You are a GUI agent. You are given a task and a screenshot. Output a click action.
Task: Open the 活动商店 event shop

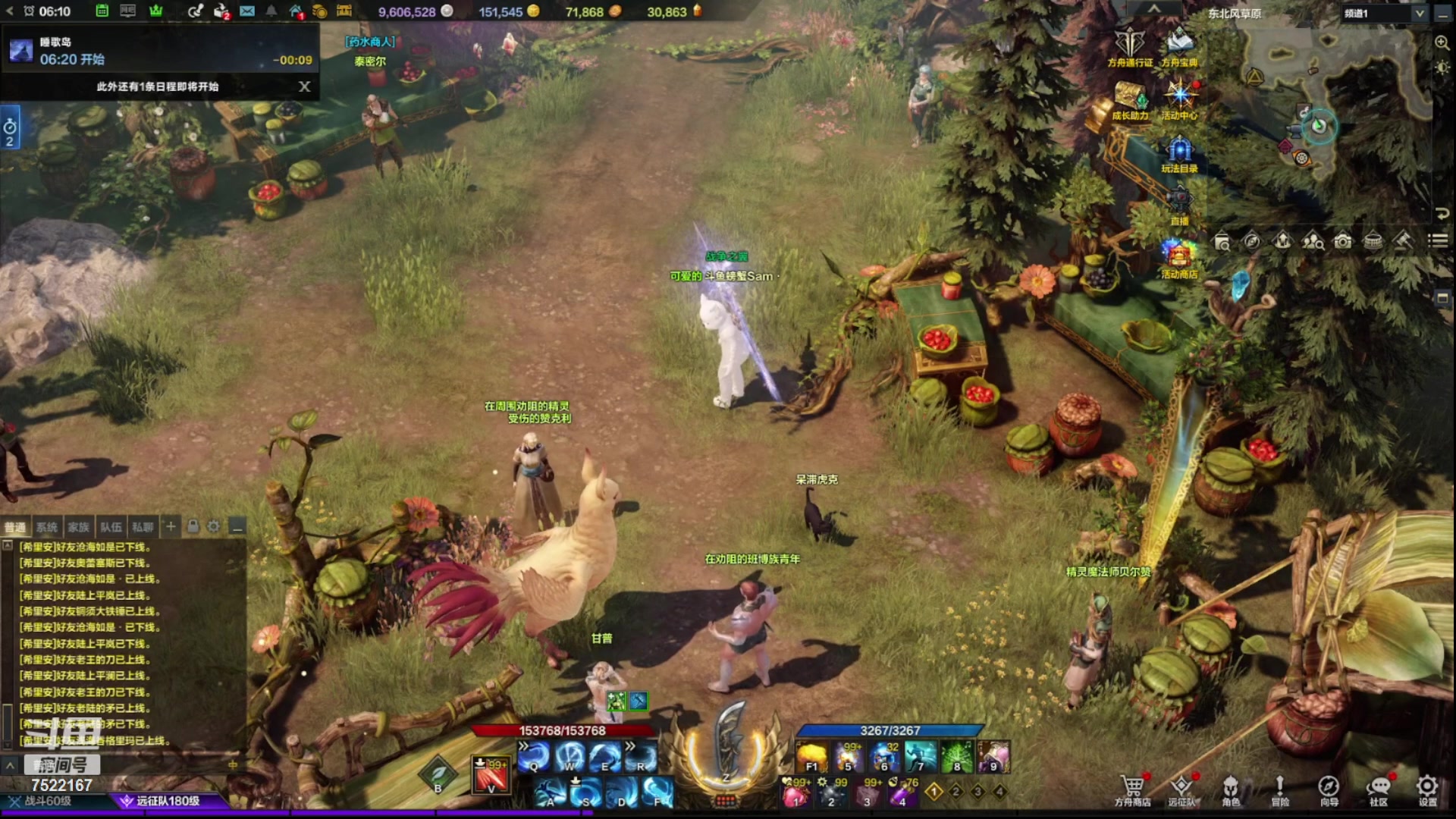[1179, 256]
